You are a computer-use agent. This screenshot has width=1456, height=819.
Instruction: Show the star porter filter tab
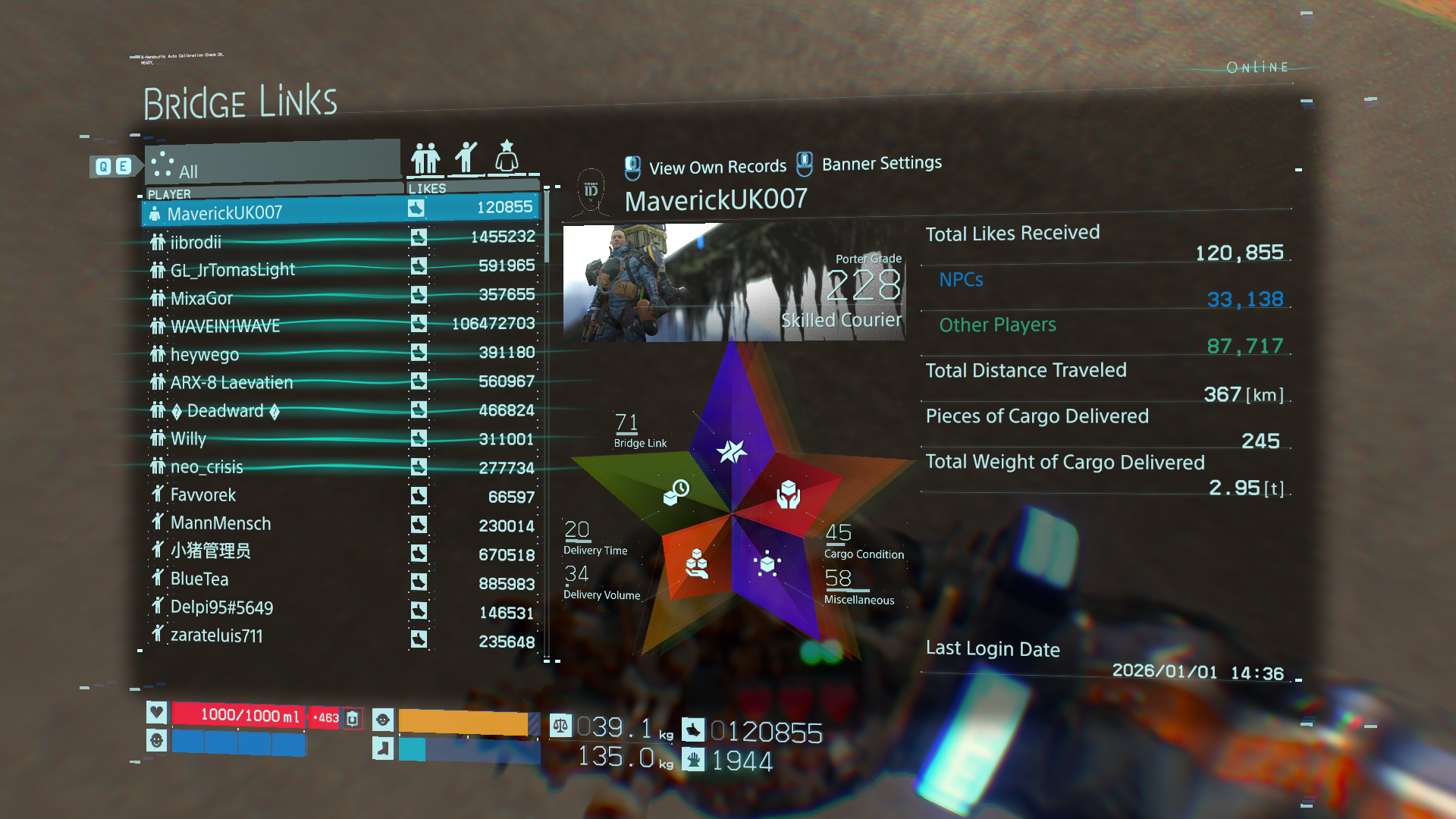tap(507, 156)
